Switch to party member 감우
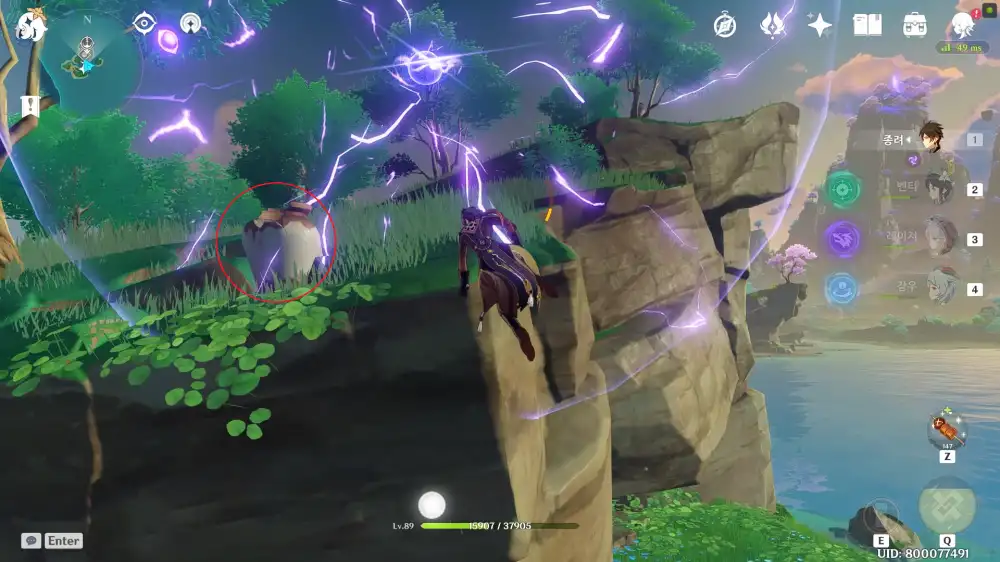This screenshot has height=562, width=1000. [938, 289]
